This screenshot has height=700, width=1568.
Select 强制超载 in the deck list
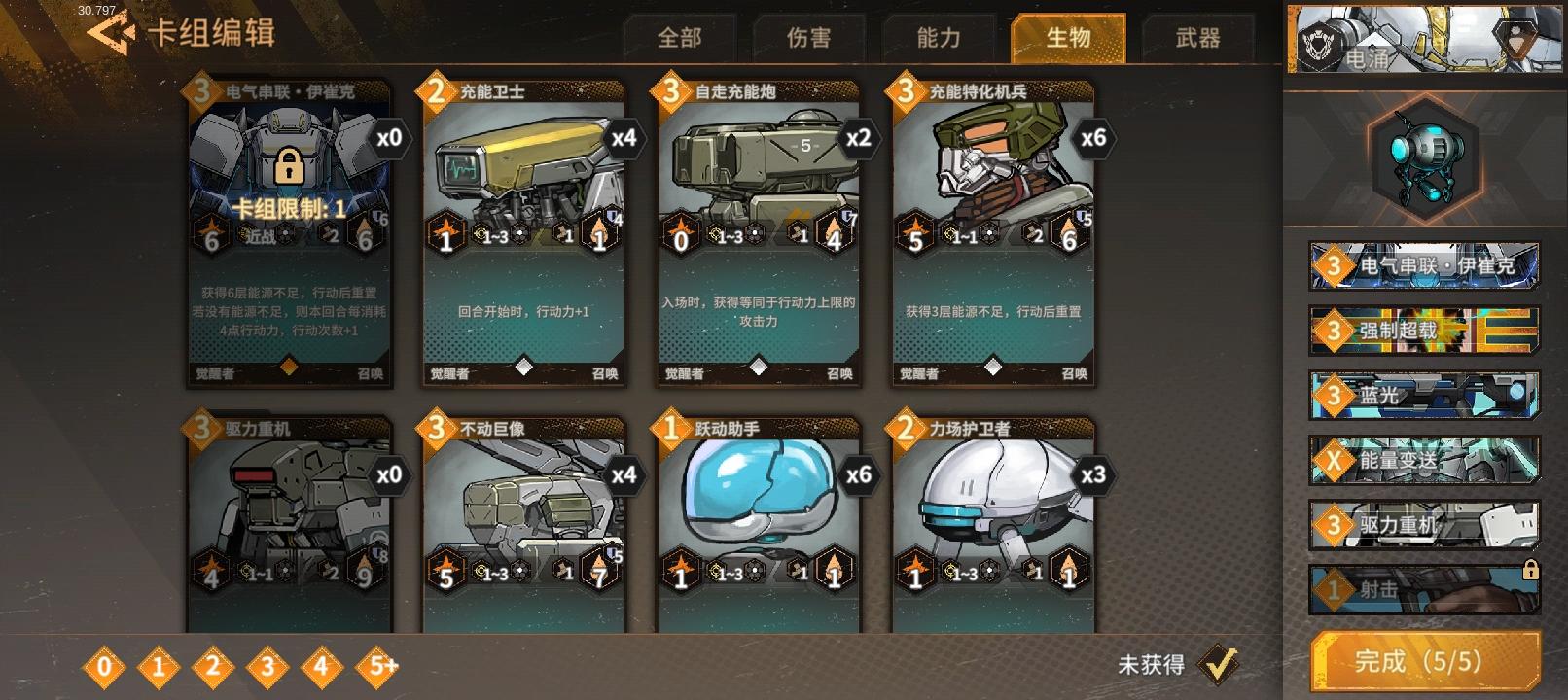click(1424, 331)
